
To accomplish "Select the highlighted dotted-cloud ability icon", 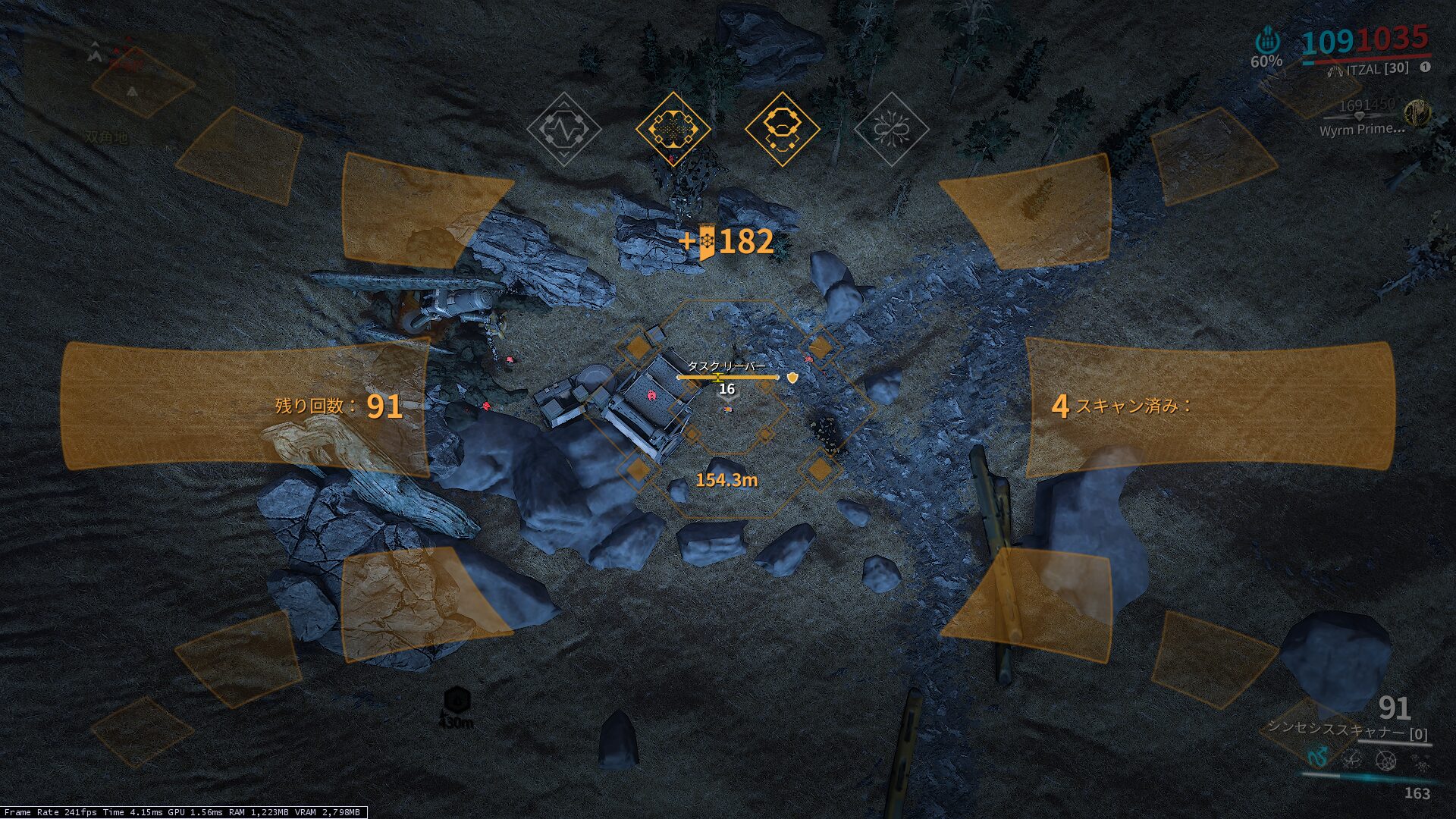I will point(673,130).
